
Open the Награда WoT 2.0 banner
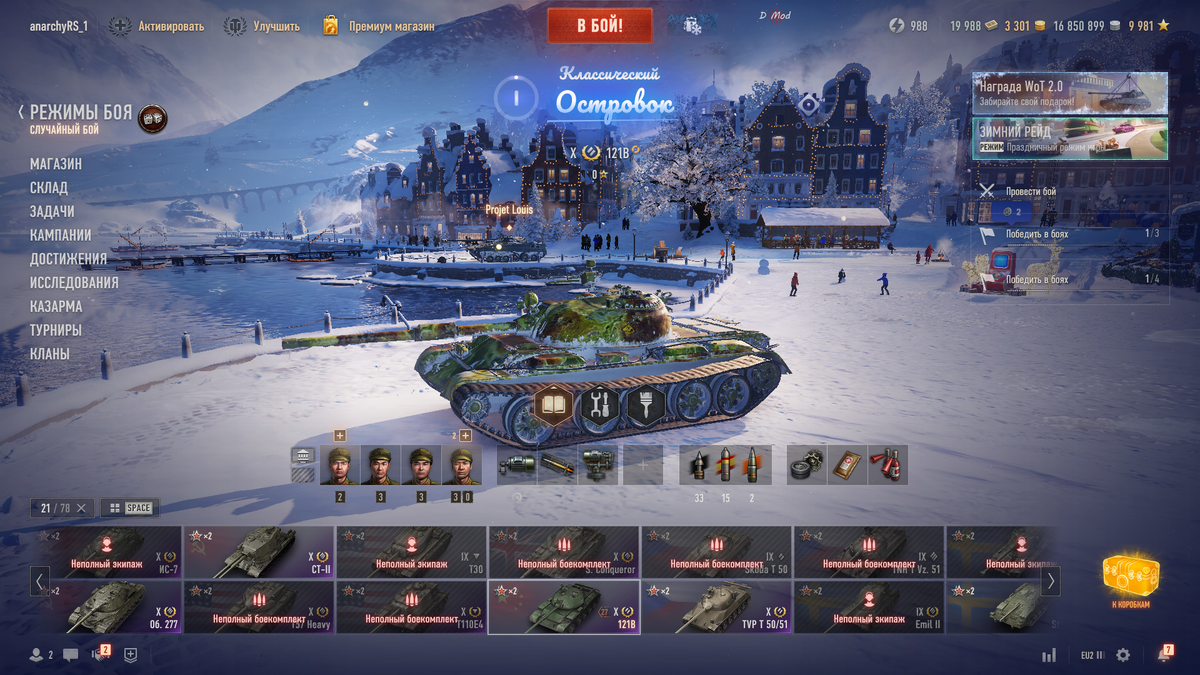click(1069, 93)
